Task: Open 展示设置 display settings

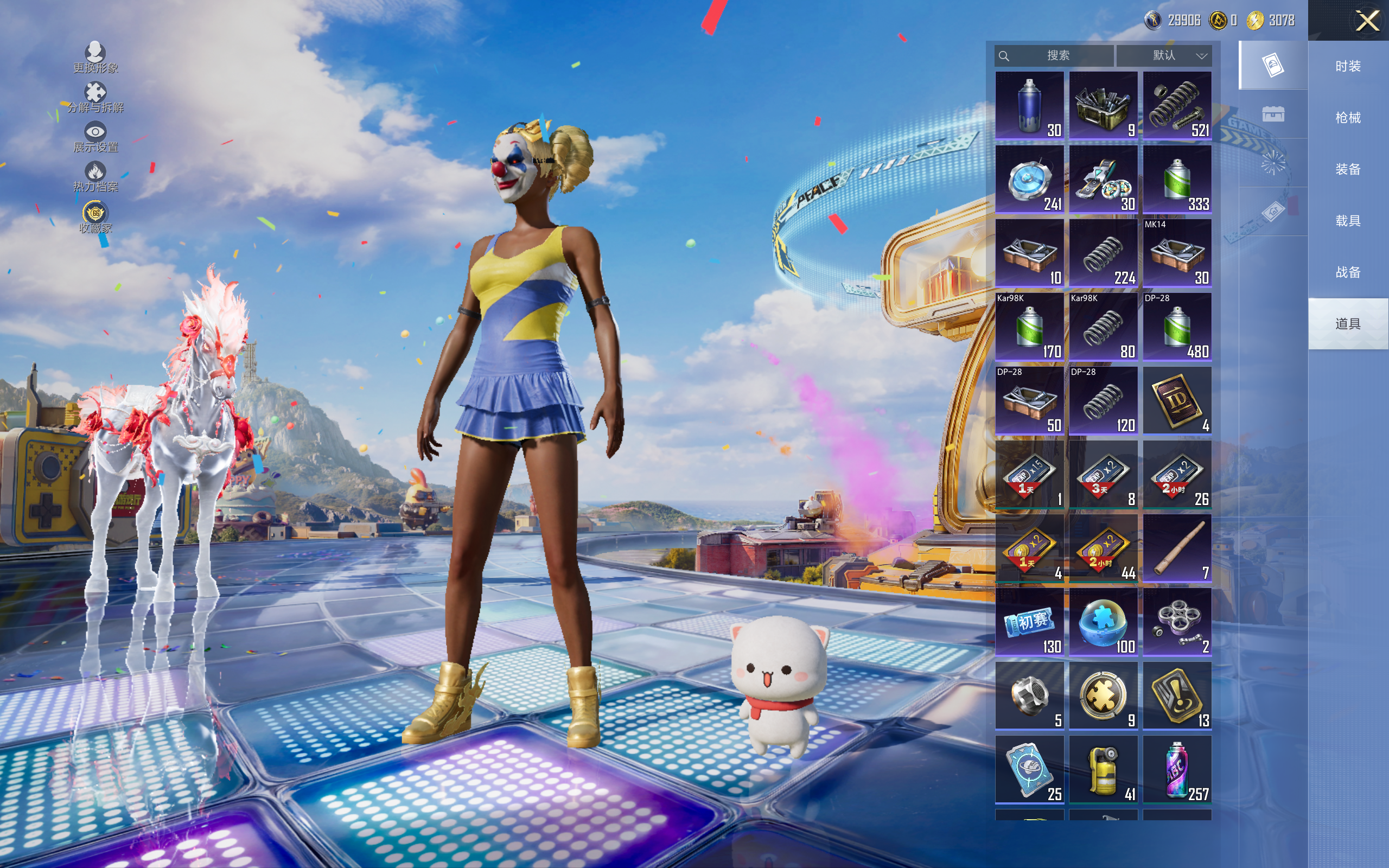Action: click(95, 137)
